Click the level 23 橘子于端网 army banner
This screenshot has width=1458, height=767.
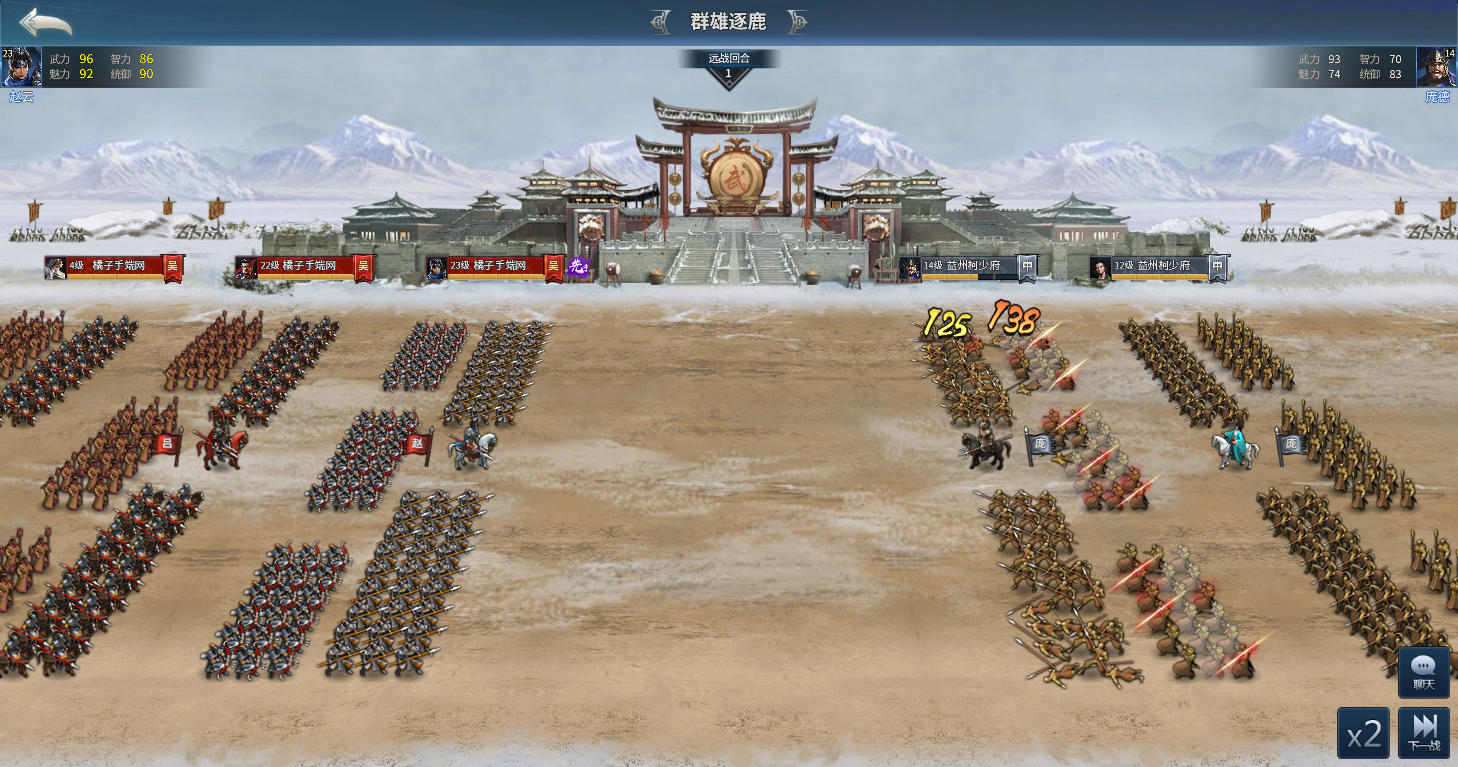[493, 266]
